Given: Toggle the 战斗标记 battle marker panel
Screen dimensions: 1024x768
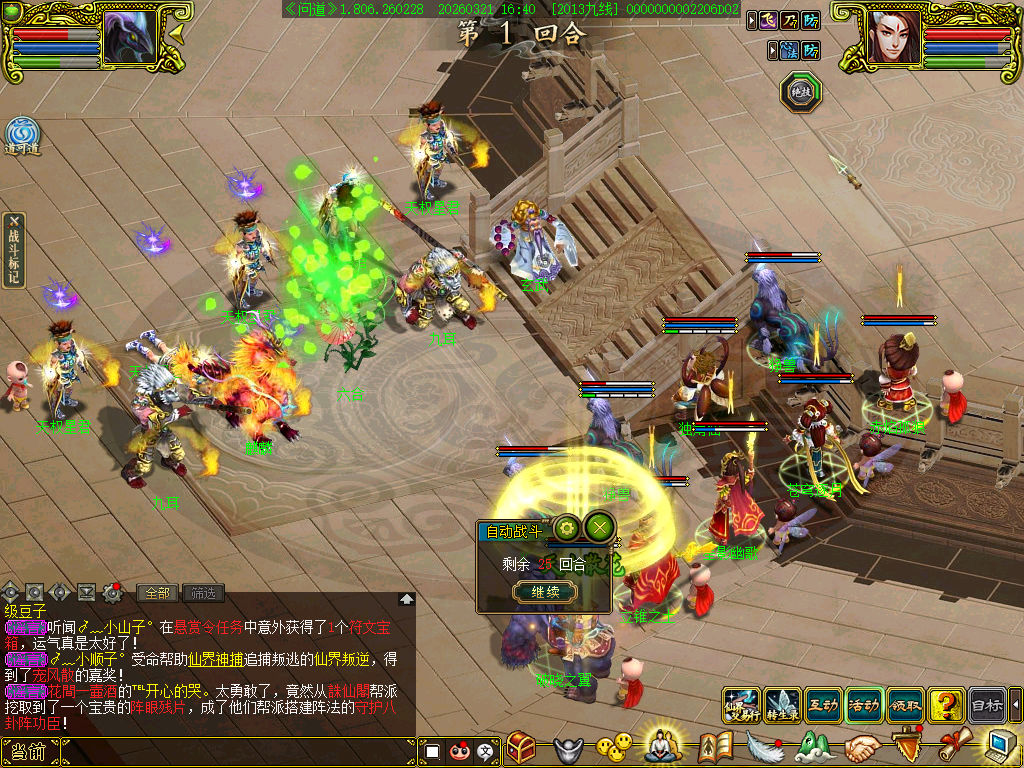Looking at the screenshot, I should [x=13, y=250].
